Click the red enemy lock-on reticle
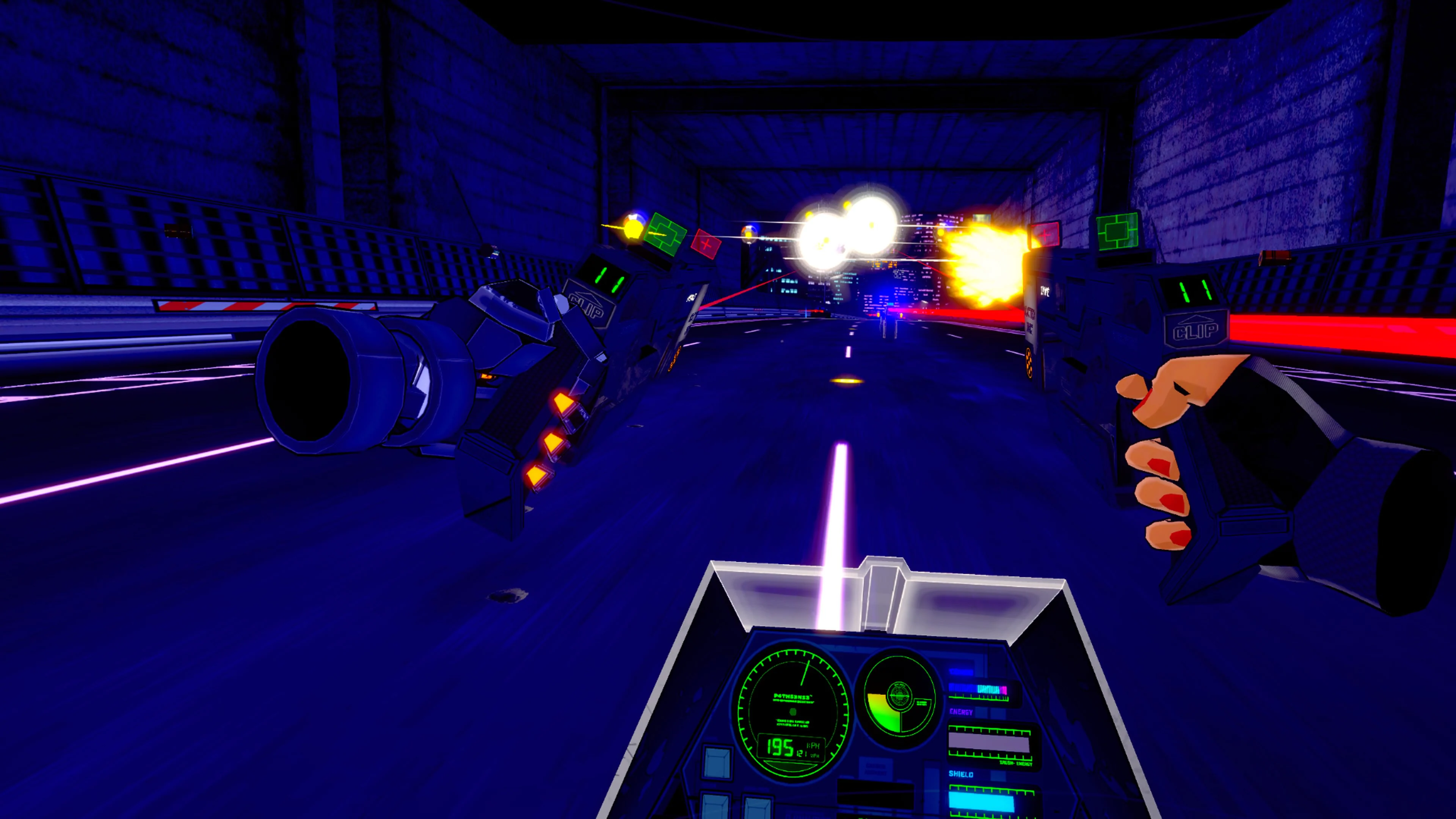This screenshot has width=1456, height=819. [x=706, y=244]
